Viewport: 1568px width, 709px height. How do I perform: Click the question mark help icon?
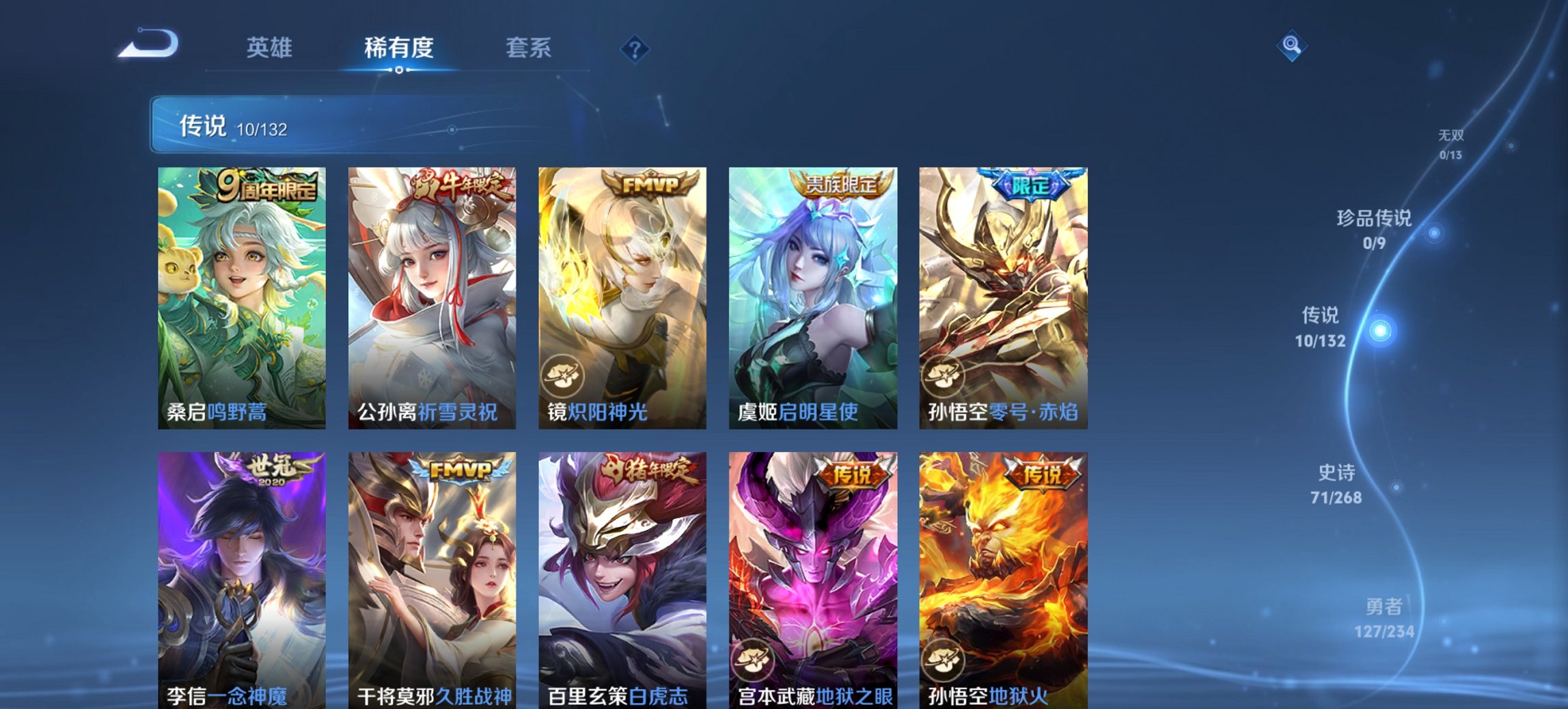635,48
